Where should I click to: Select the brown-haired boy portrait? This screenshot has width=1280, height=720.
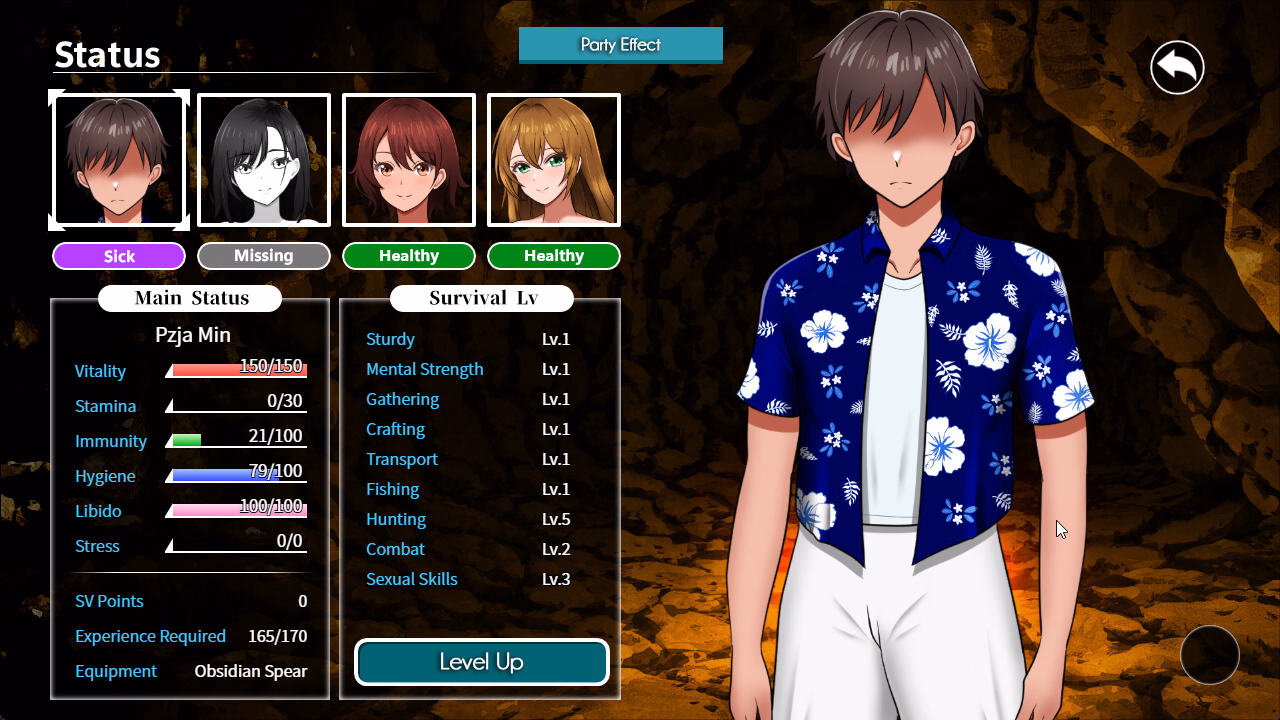click(119, 160)
